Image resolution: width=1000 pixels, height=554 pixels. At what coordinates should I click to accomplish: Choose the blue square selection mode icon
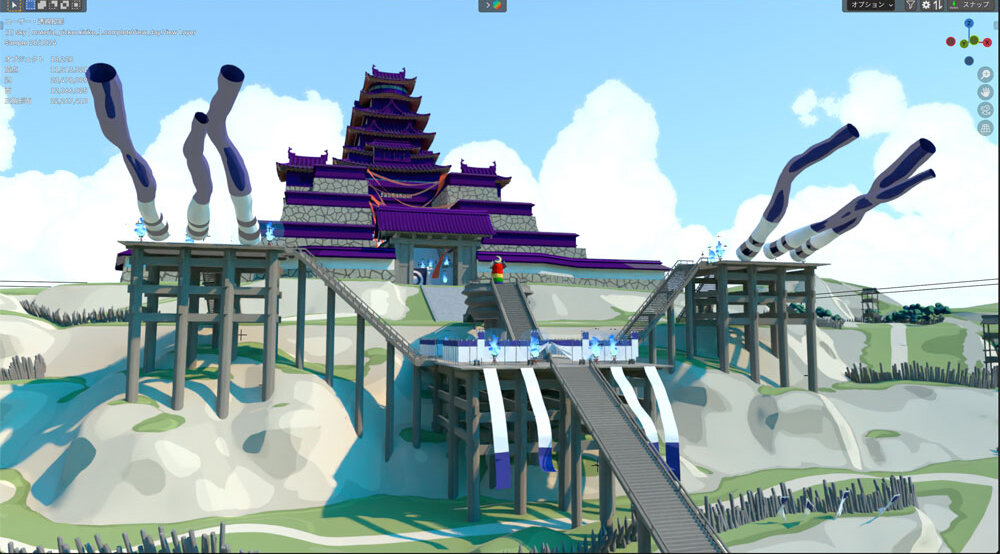tap(30, 5)
